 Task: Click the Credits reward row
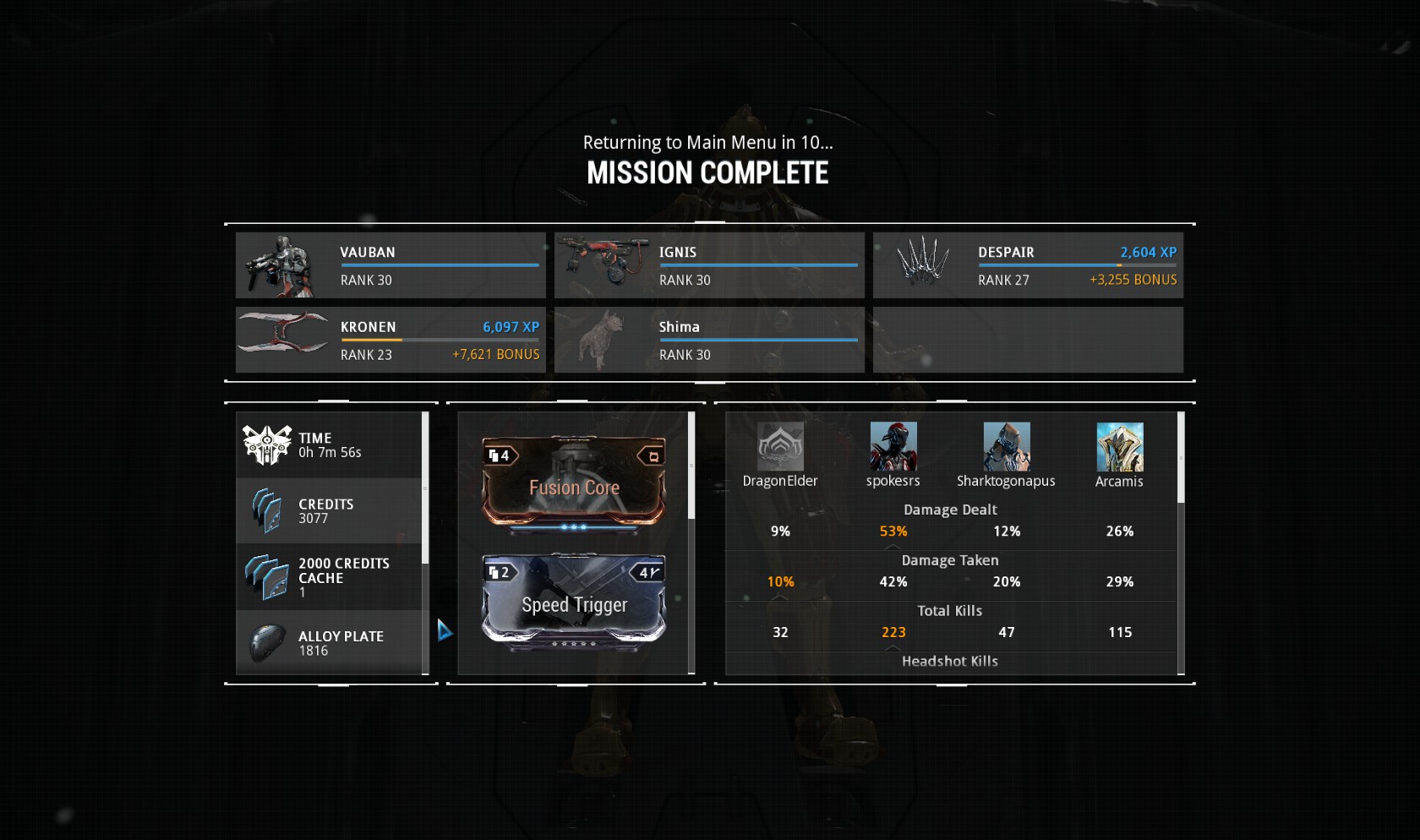pos(329,511)
